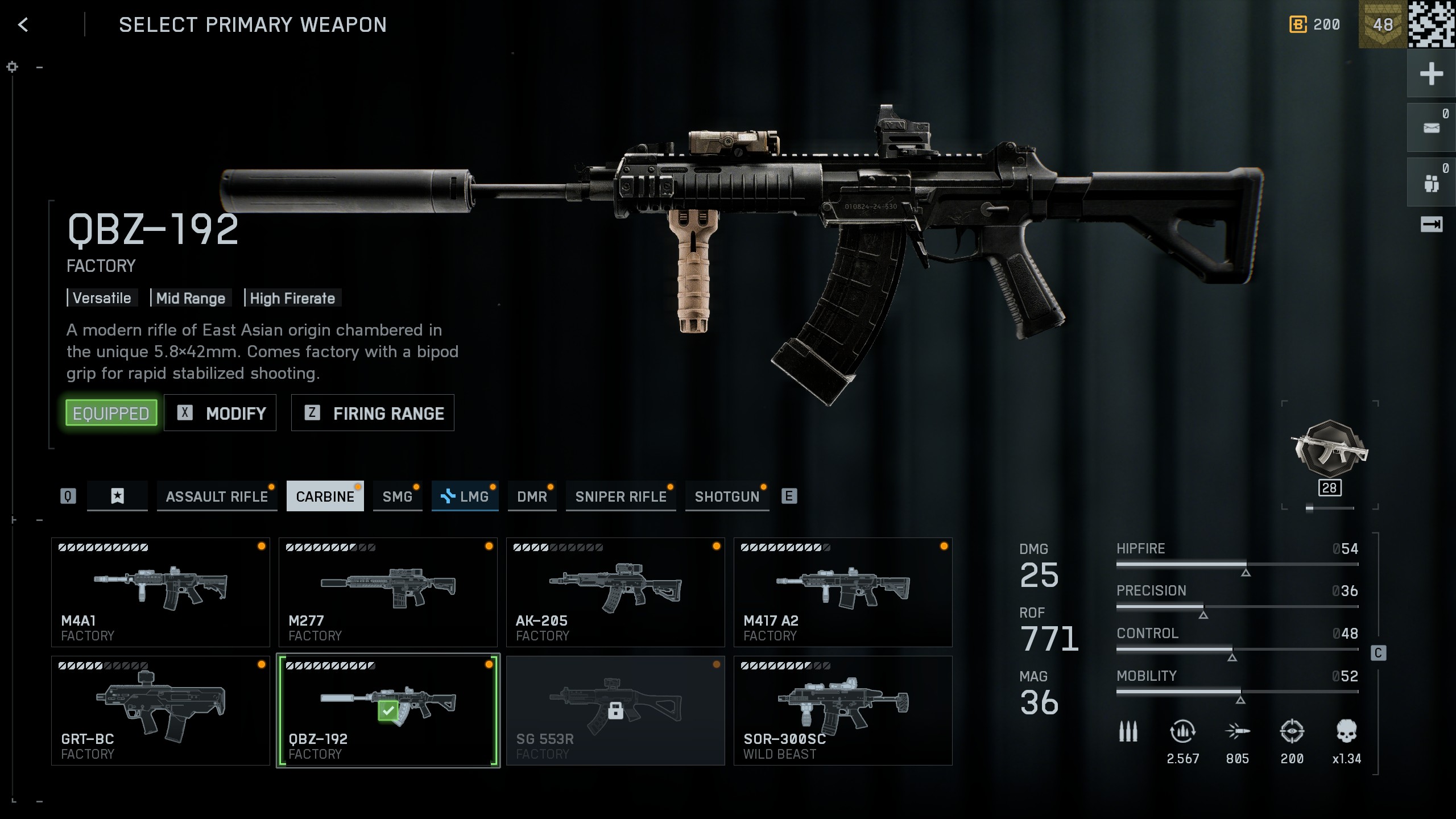
Task: Select the locked SG 553R tile
Action: (615, 710)
